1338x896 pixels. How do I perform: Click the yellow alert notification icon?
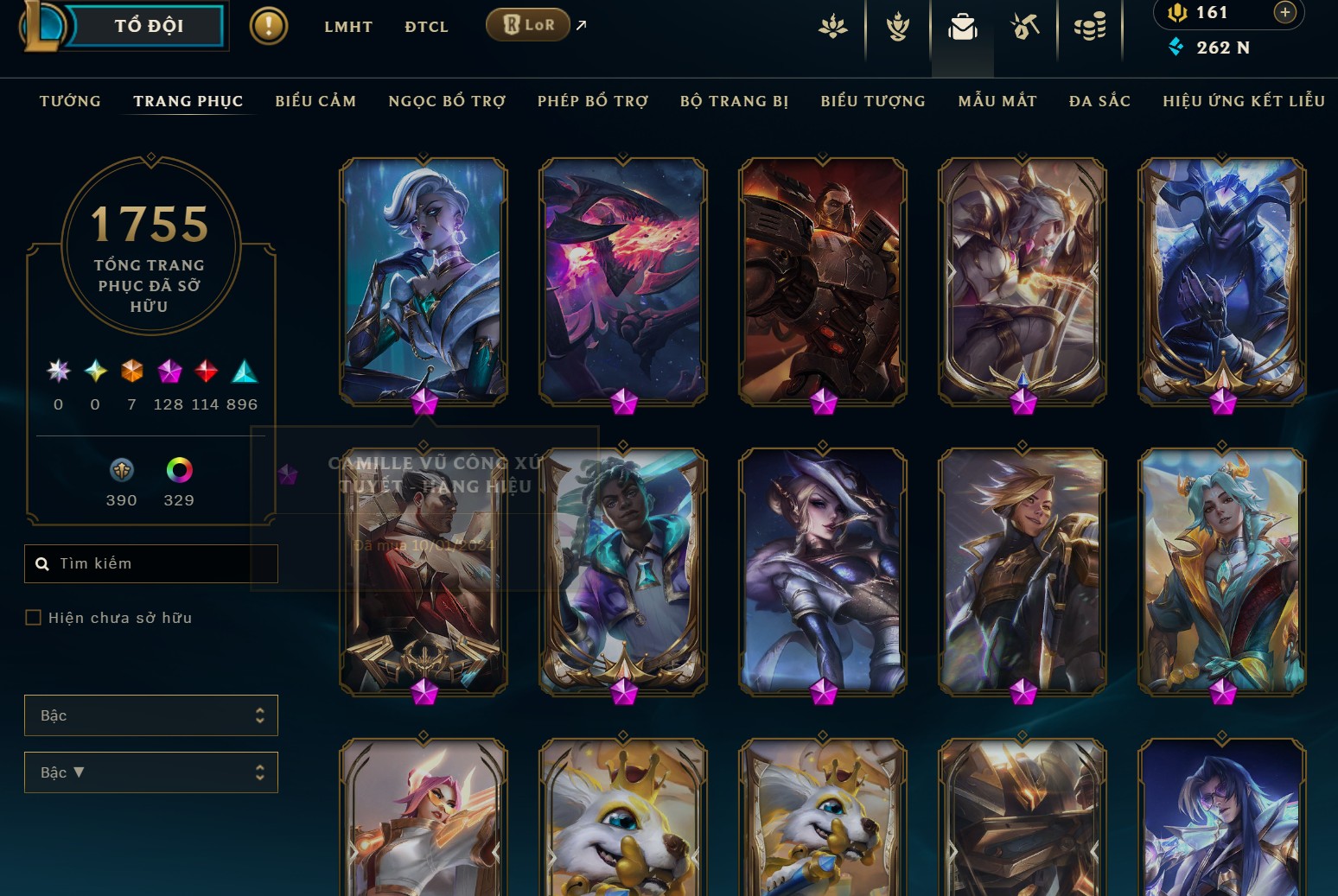(268, 25)
